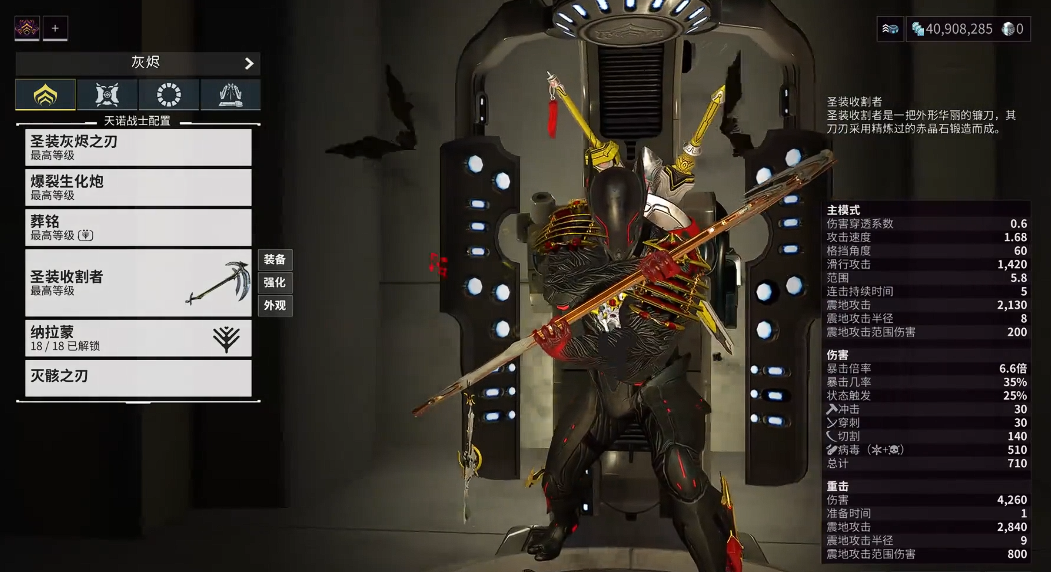The width and height of the screenshot is (1051, 572).
Task: Click the 装备 equip button
Action: (275, 259)
